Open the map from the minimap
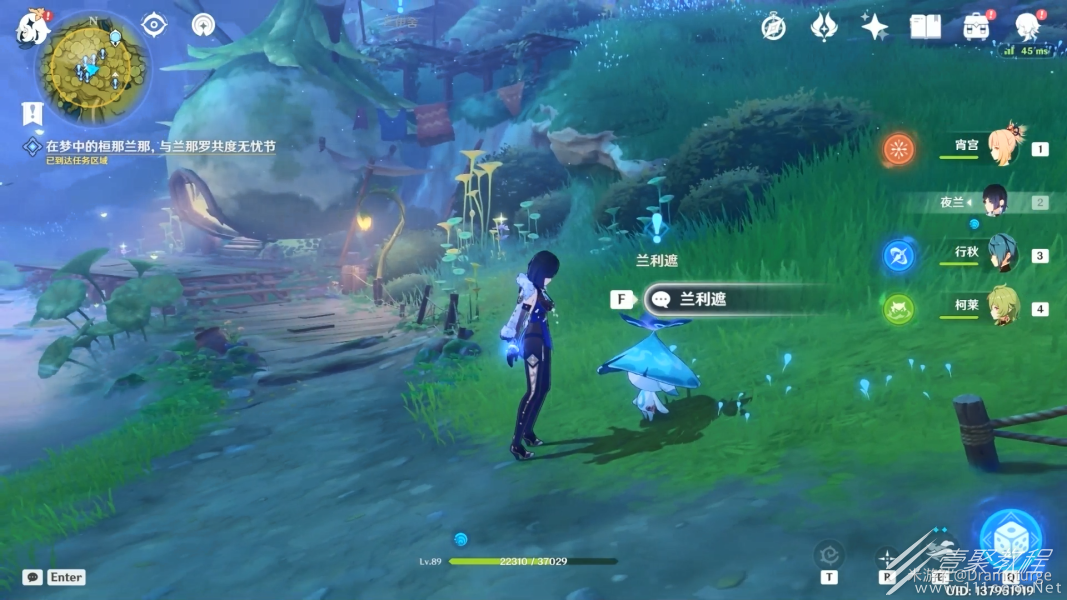 coord(92,67)
